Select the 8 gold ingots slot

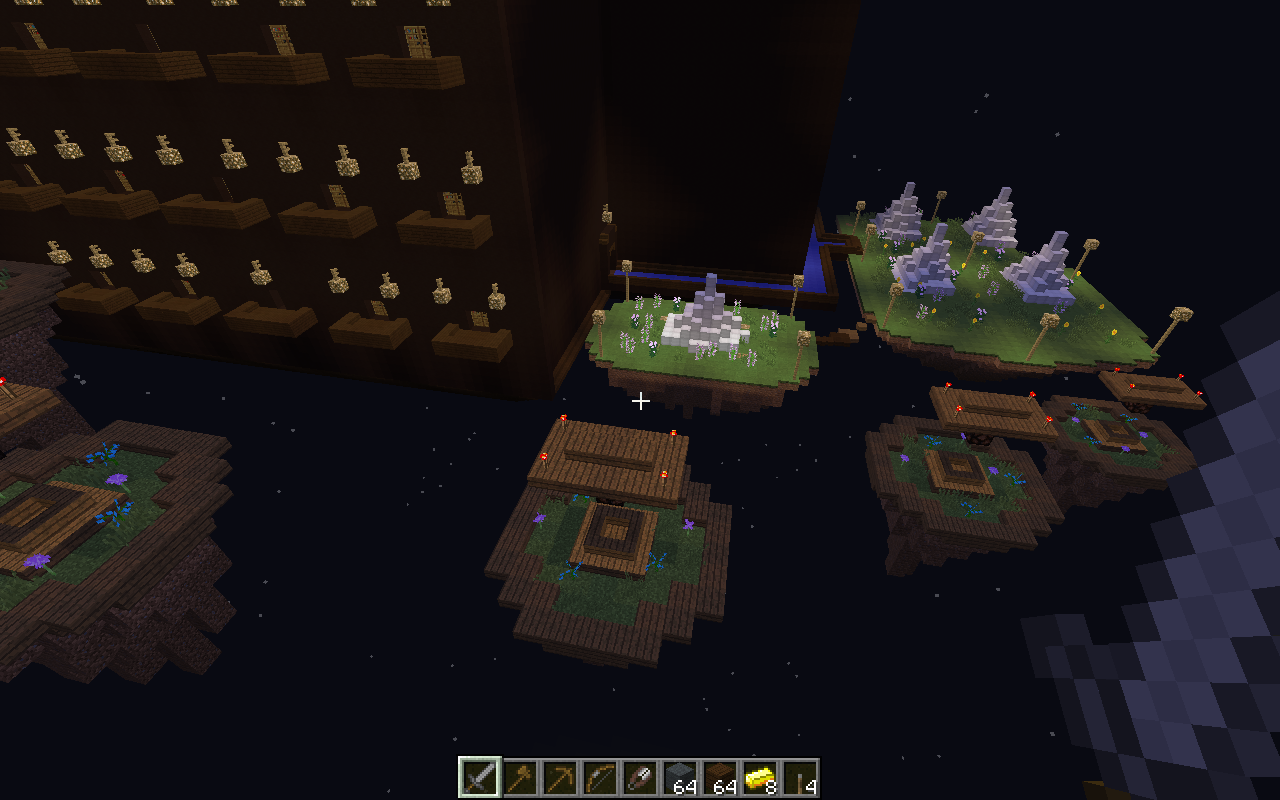click(x=759, y=778)
